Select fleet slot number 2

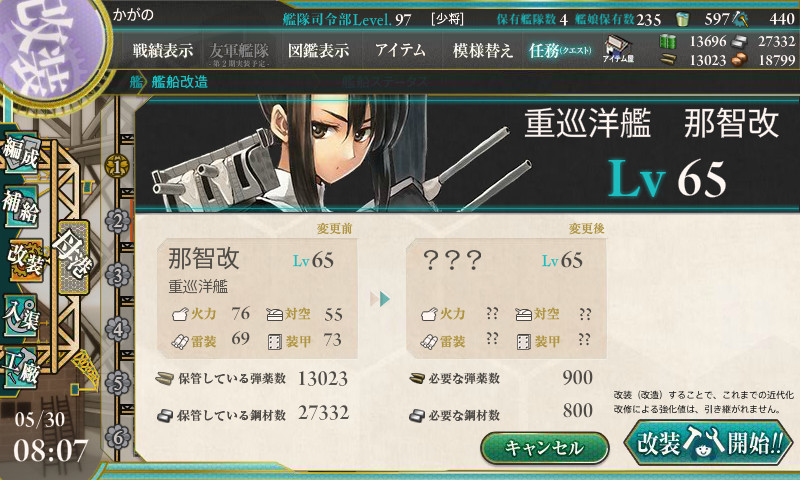[118, 220]
